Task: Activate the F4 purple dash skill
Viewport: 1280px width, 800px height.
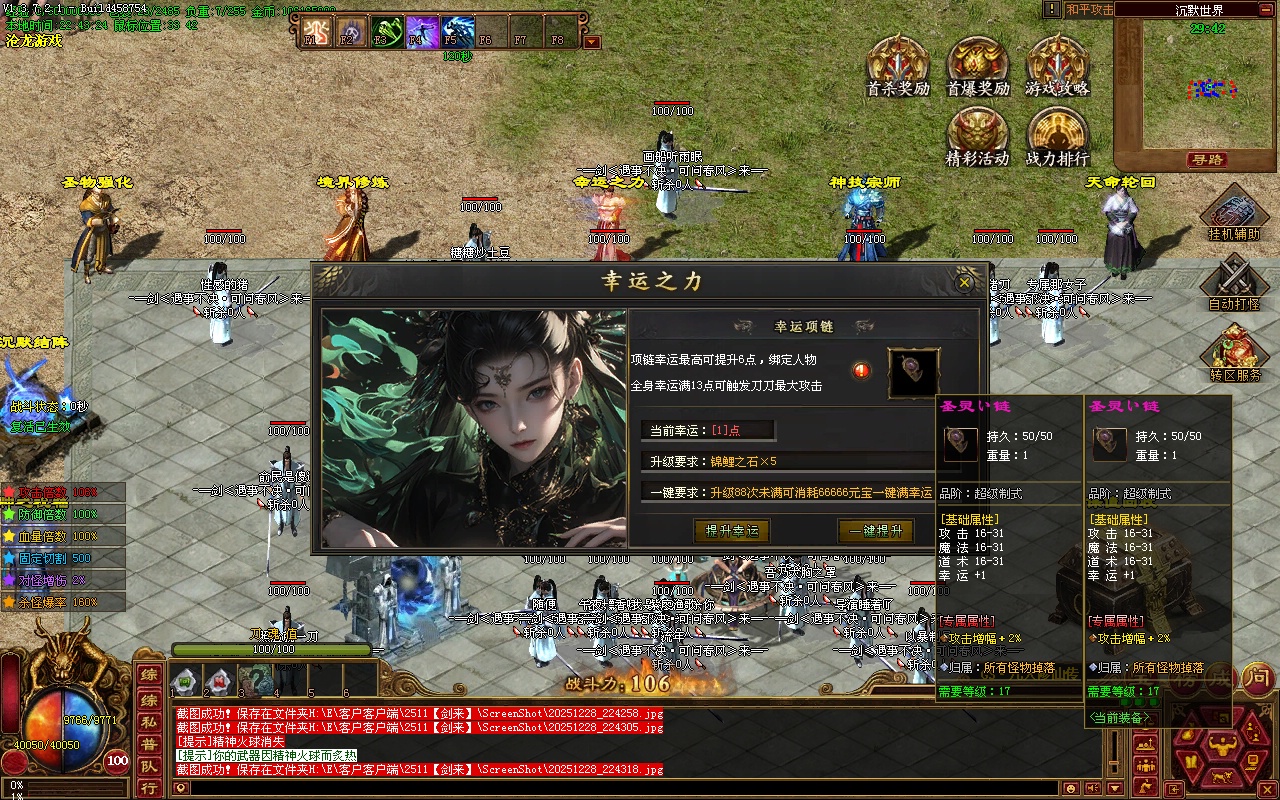Action: pyautogui.click(x=421, y=32)
